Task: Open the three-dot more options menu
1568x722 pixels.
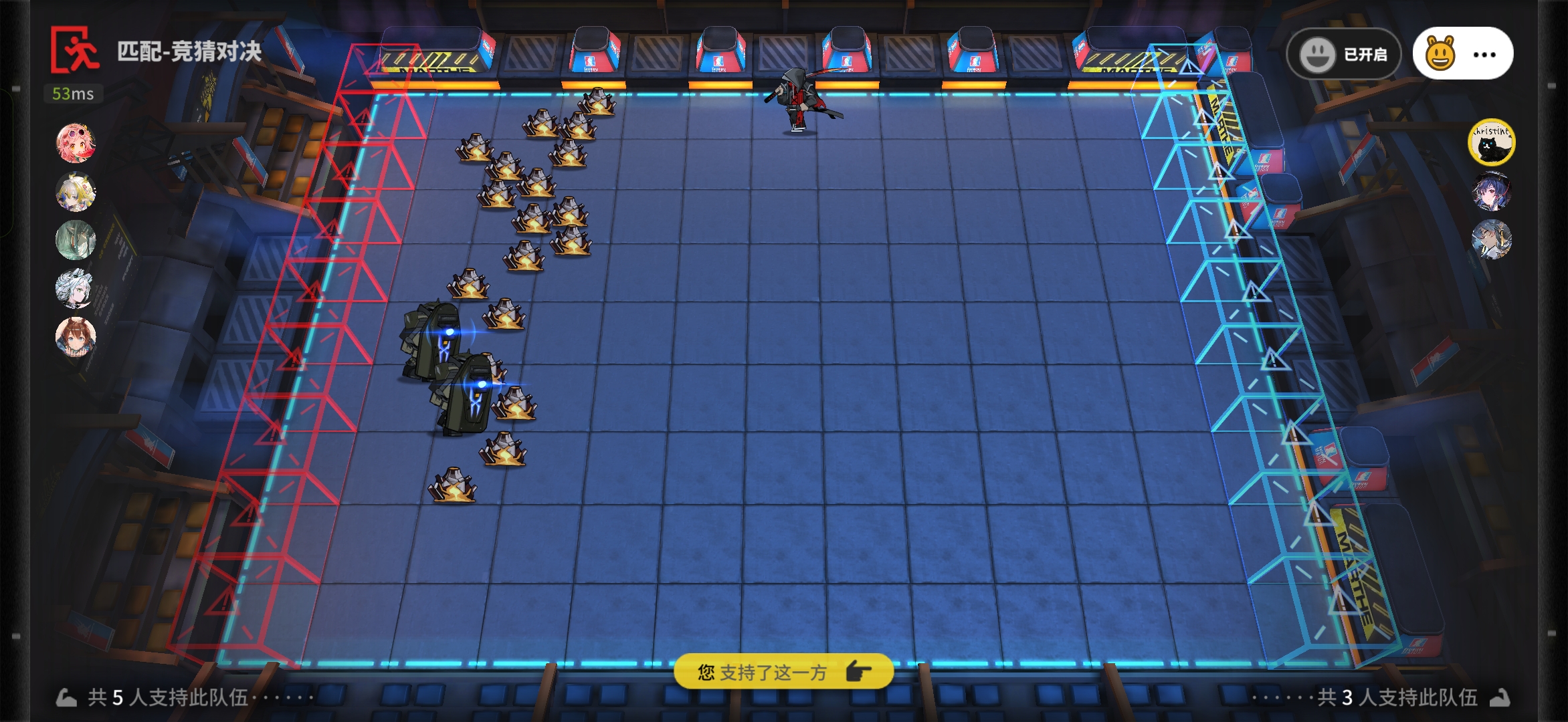Action: click(1484, 55)
